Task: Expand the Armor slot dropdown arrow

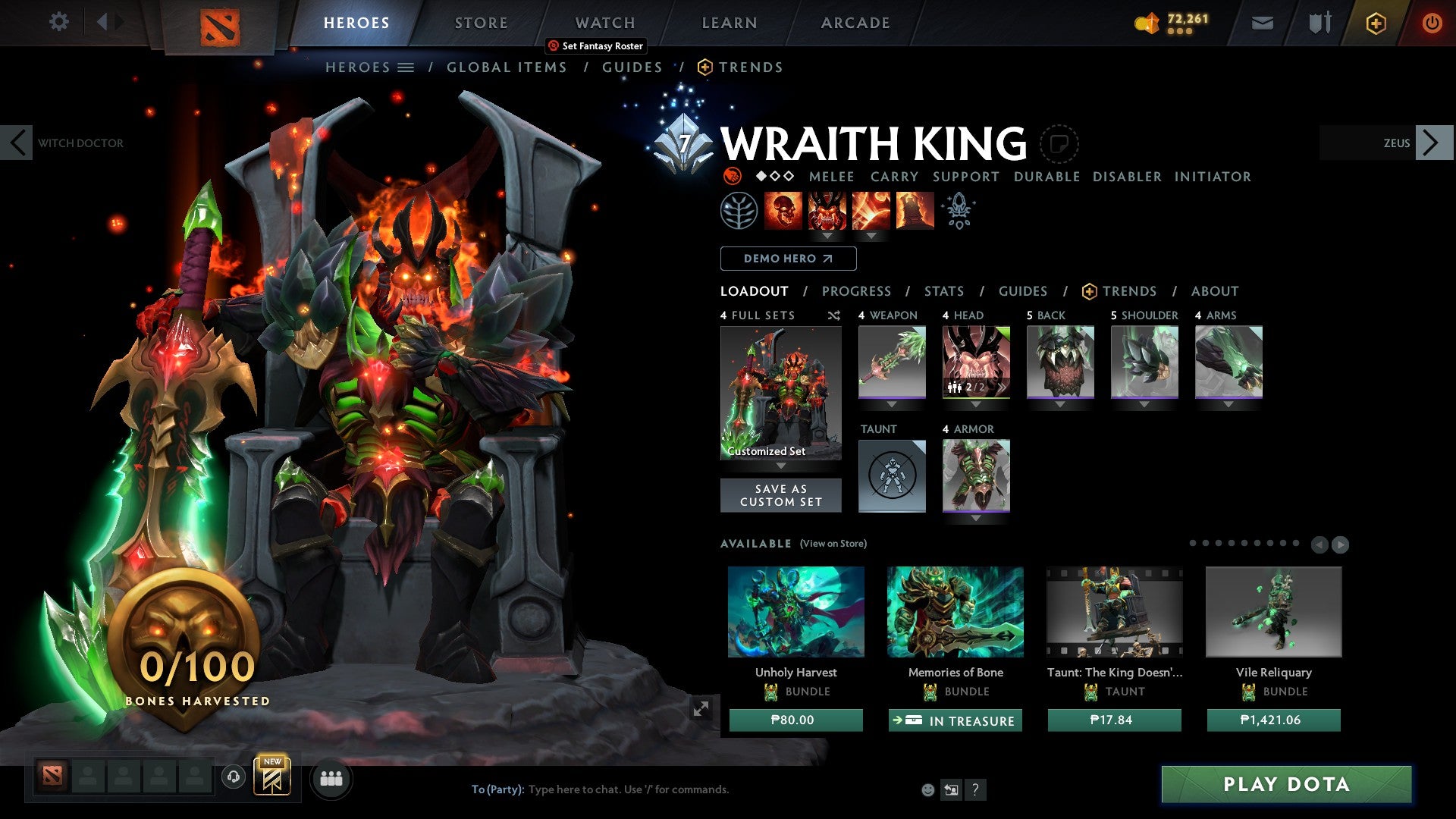Action: [976, 519]
